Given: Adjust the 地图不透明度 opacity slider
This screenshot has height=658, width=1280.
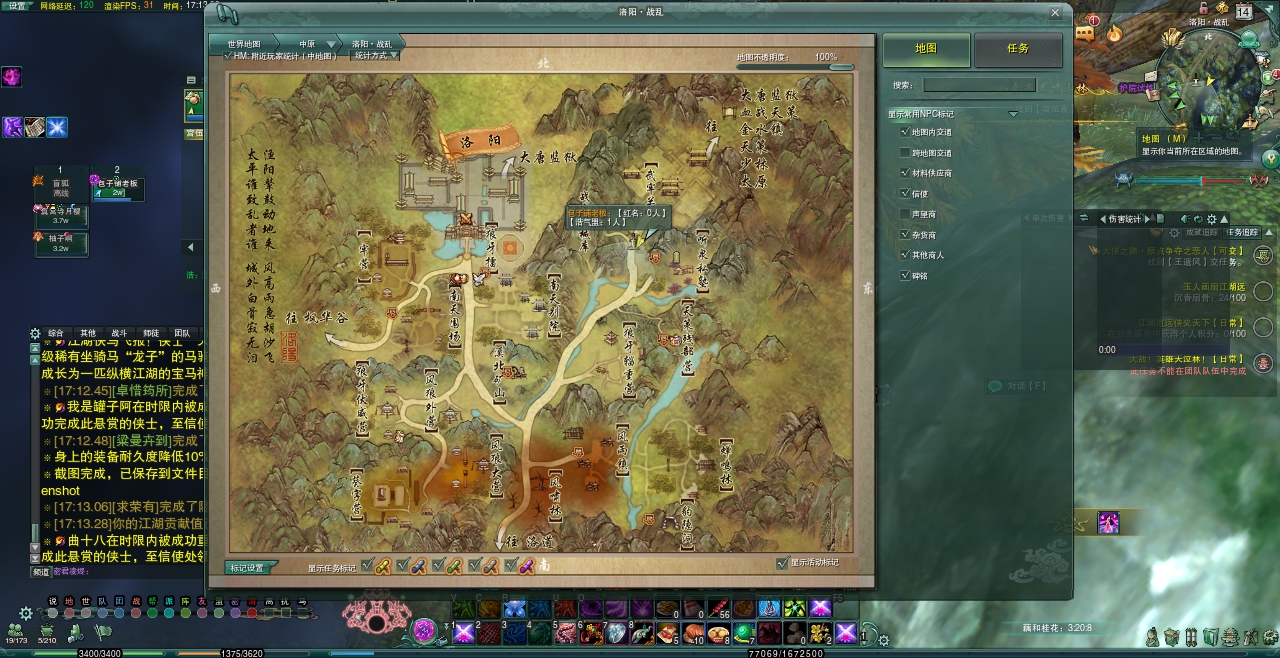Looking at the screenshot, I should click(828, 68).
